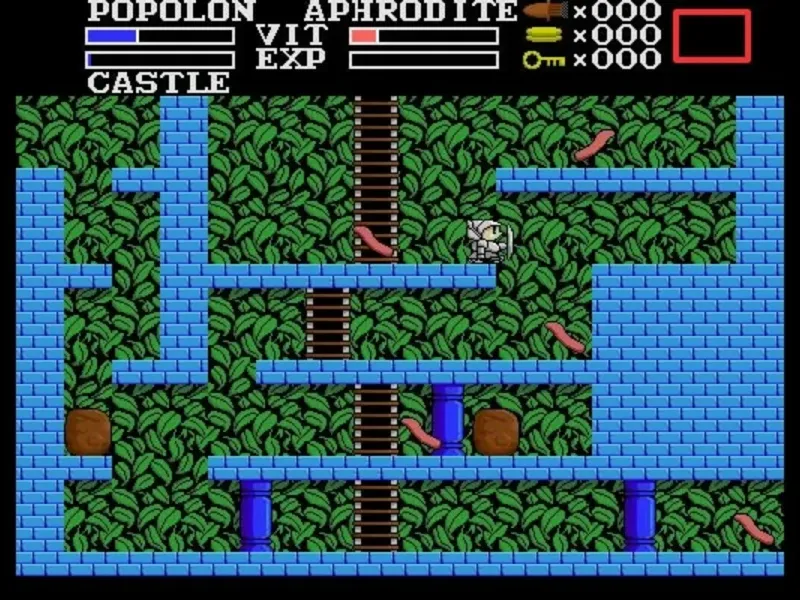
Task: Click the arrow ammo icon
Action: (x=546, y=12)
